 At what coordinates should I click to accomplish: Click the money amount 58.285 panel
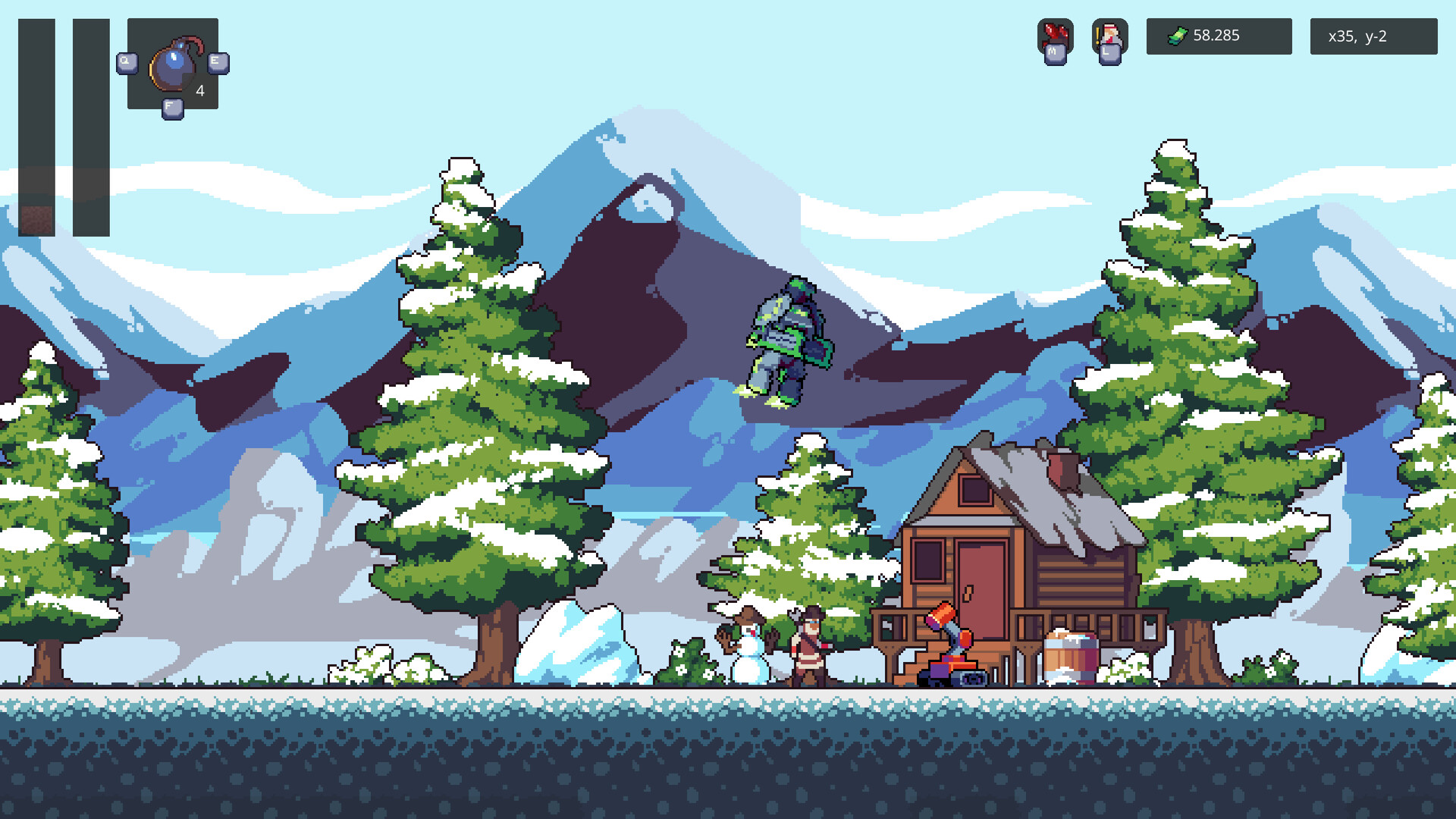coord(1219,36)
